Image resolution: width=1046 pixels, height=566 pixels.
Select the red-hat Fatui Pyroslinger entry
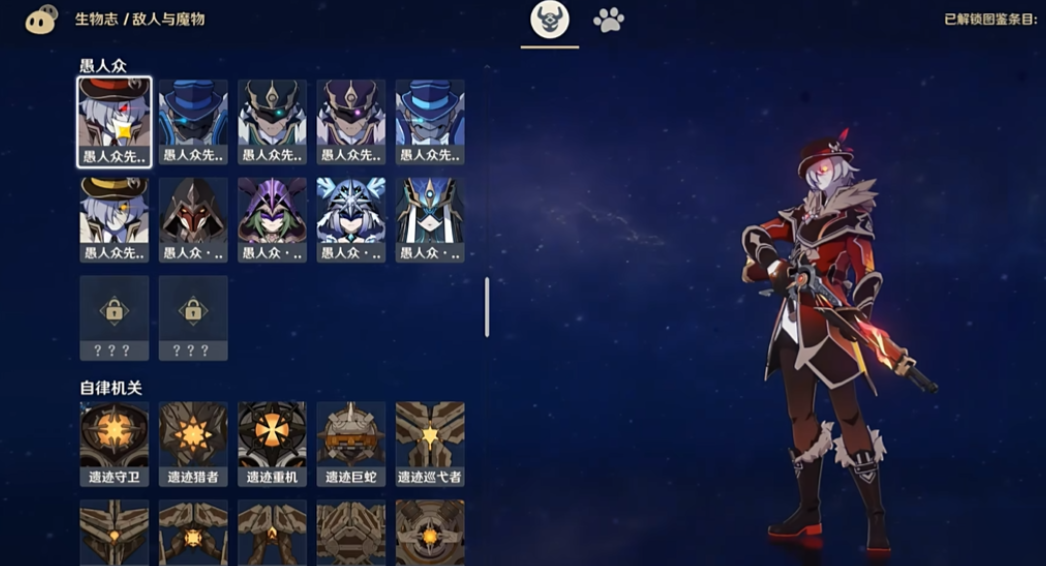pos(115,122)
